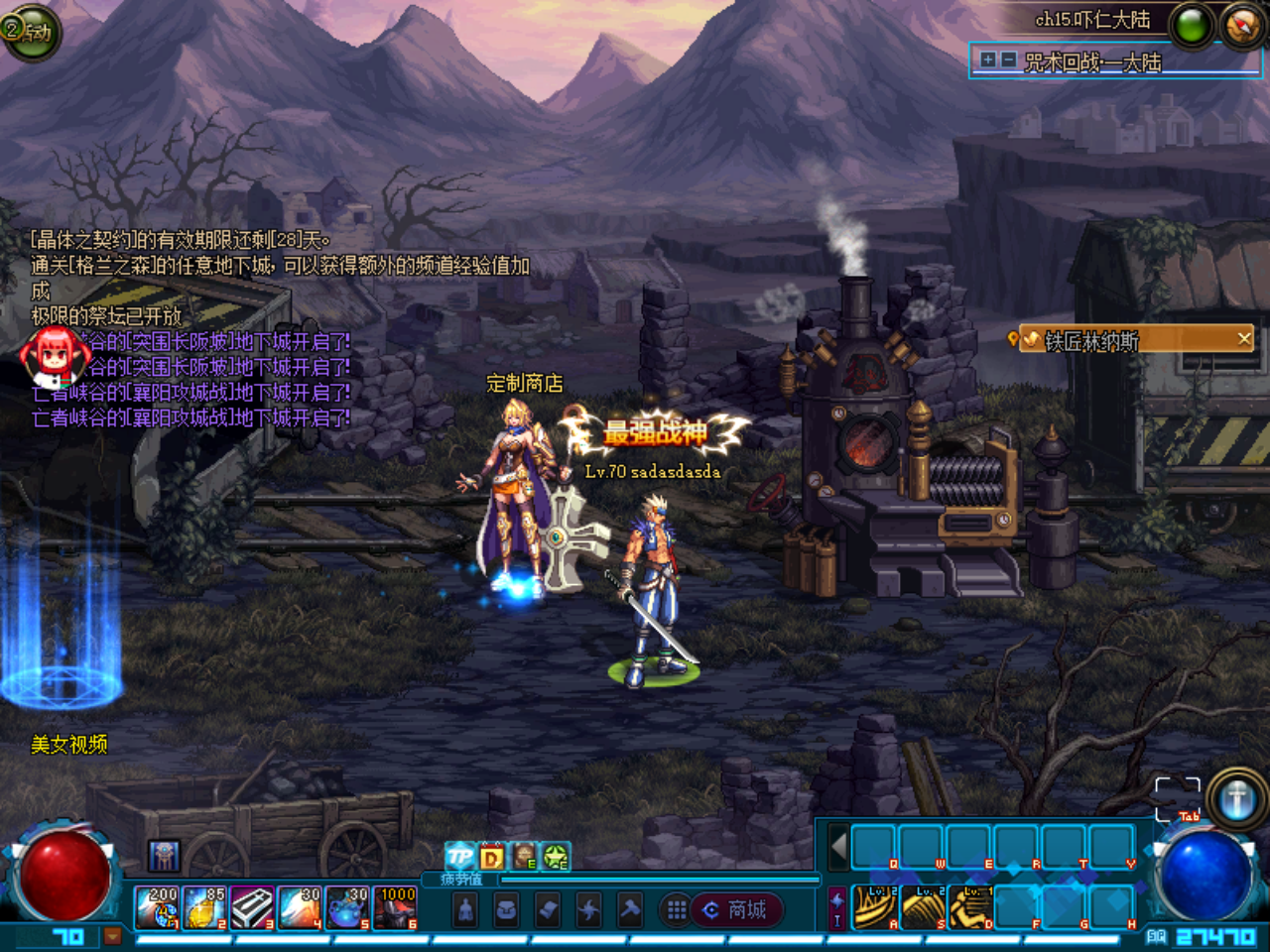The width and height of the screenshot is (1270, 952).
Task: Activate the skill on hotkey S
Action: pos(923,907)
